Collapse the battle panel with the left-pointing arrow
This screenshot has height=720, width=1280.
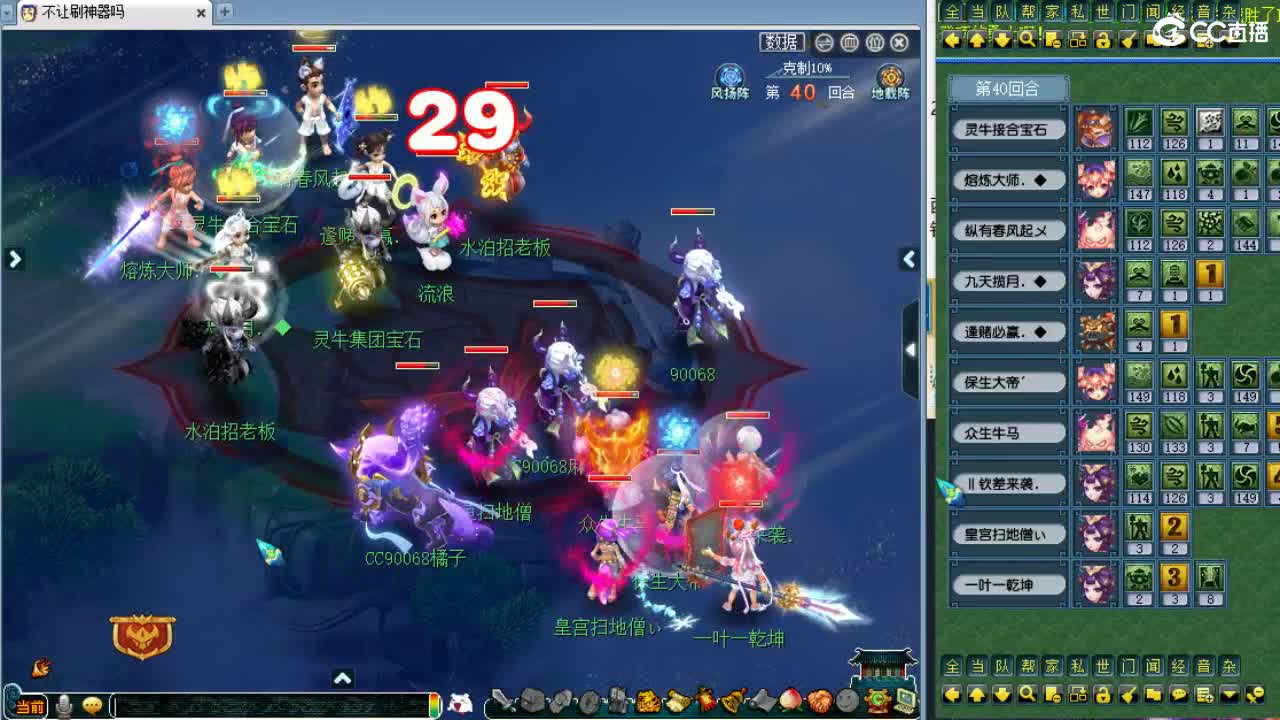pyautogui.click(x=908, y=258)
